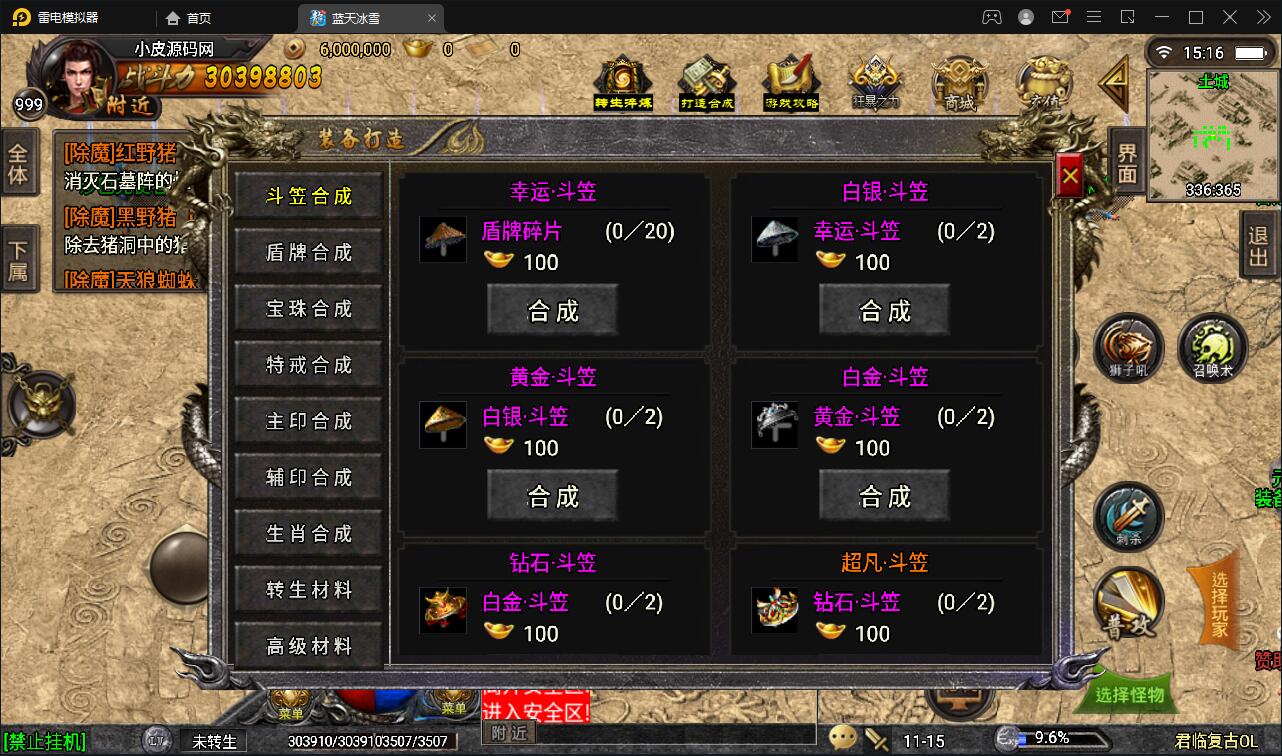Open the 商城 shop icon

[958, 80]
